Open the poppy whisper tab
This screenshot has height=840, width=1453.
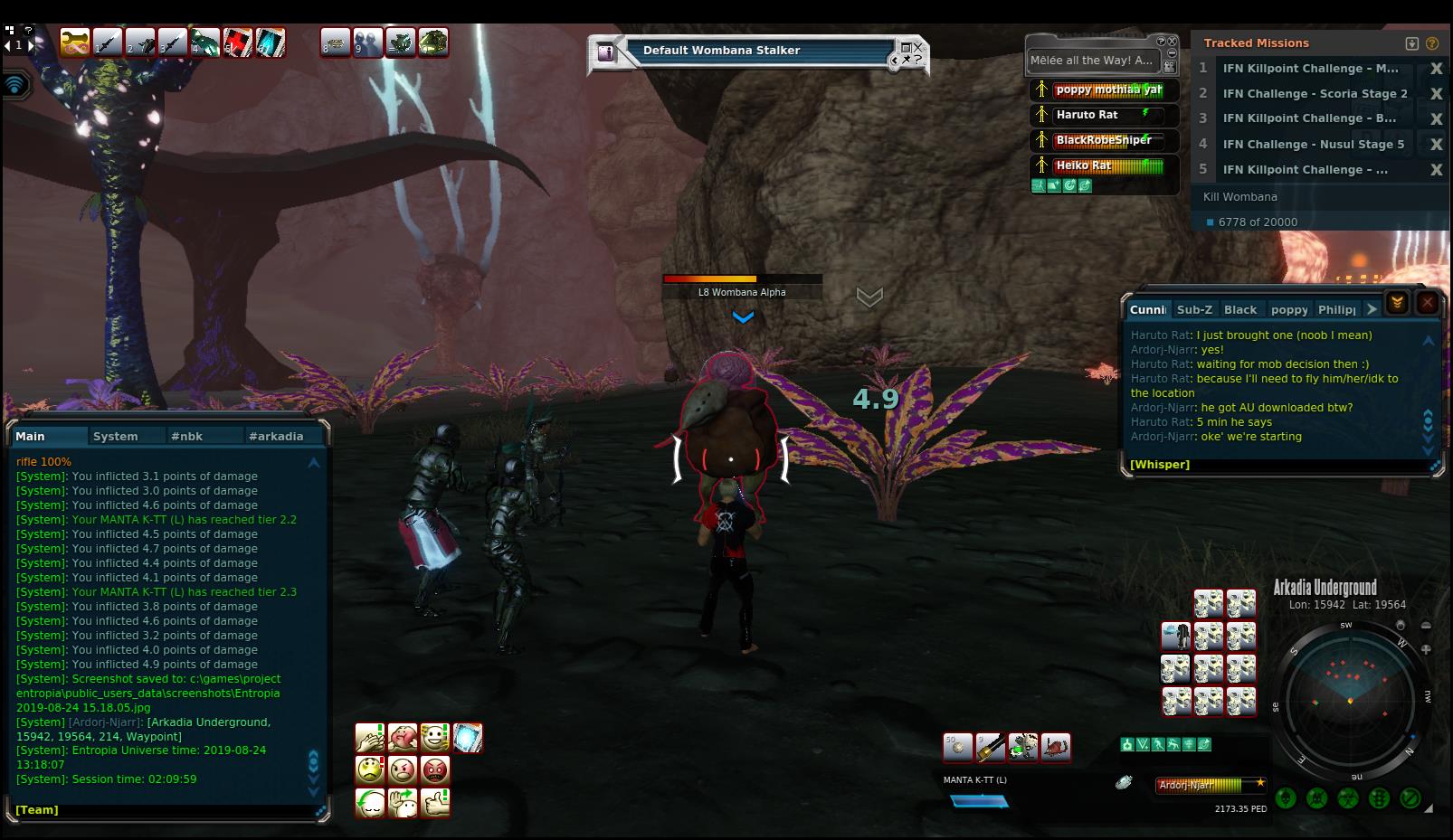pyautogui.click(x=1288, y=309)
